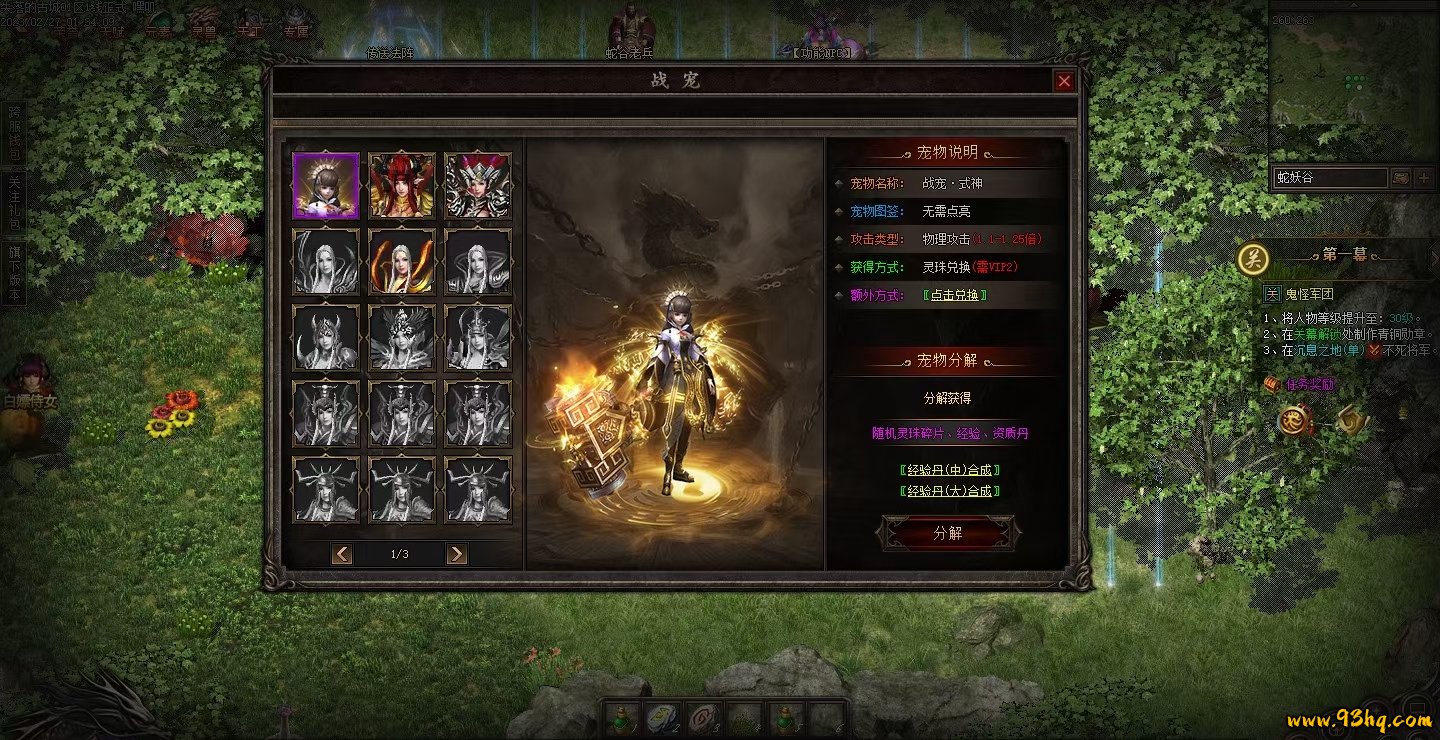The image size is (1440, 740).
Task: Select the red-haired horned pet portrait
Action: click(x=402, y=186)
